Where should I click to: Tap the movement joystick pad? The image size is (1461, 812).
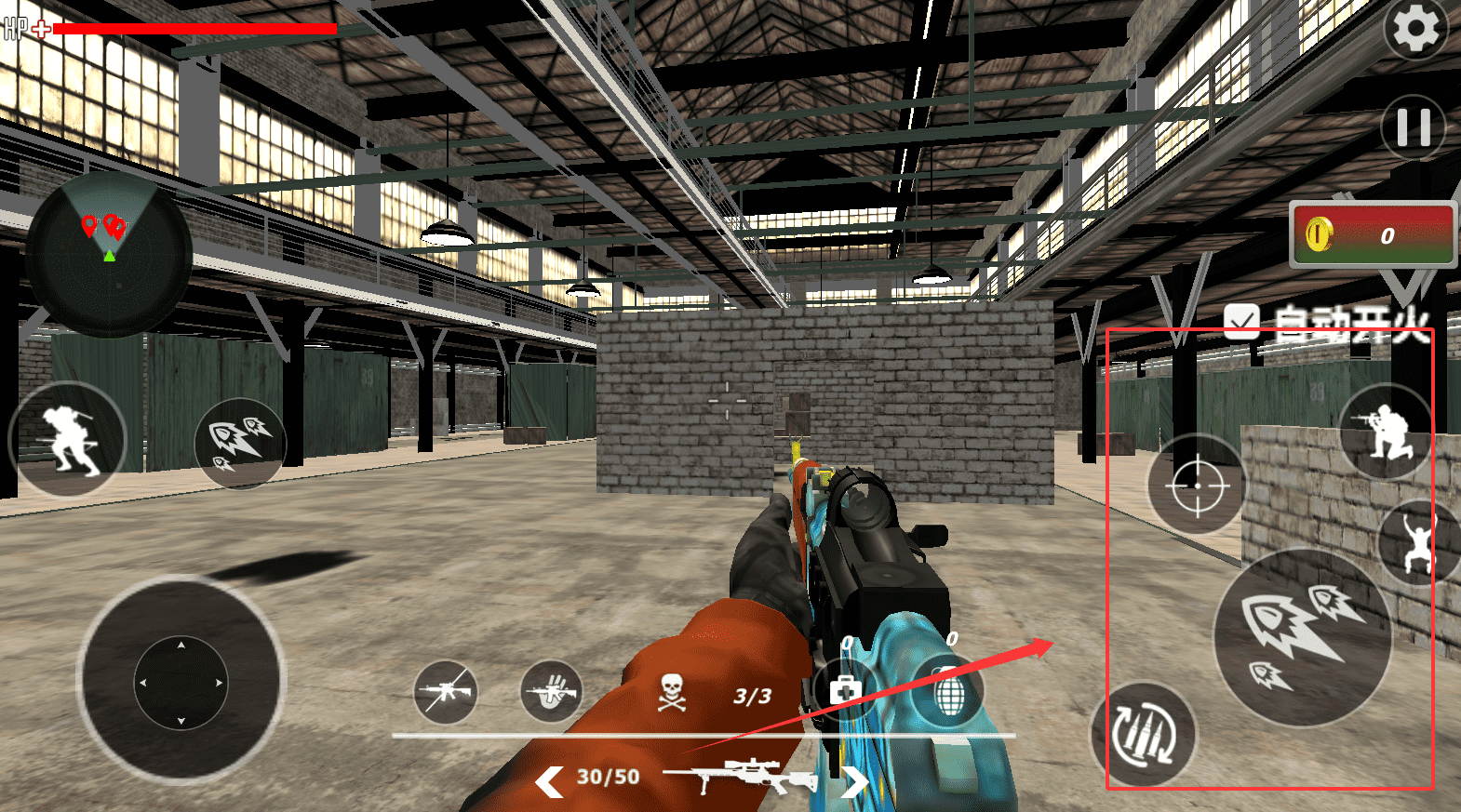pyautogui.click(x=181, y=682)
